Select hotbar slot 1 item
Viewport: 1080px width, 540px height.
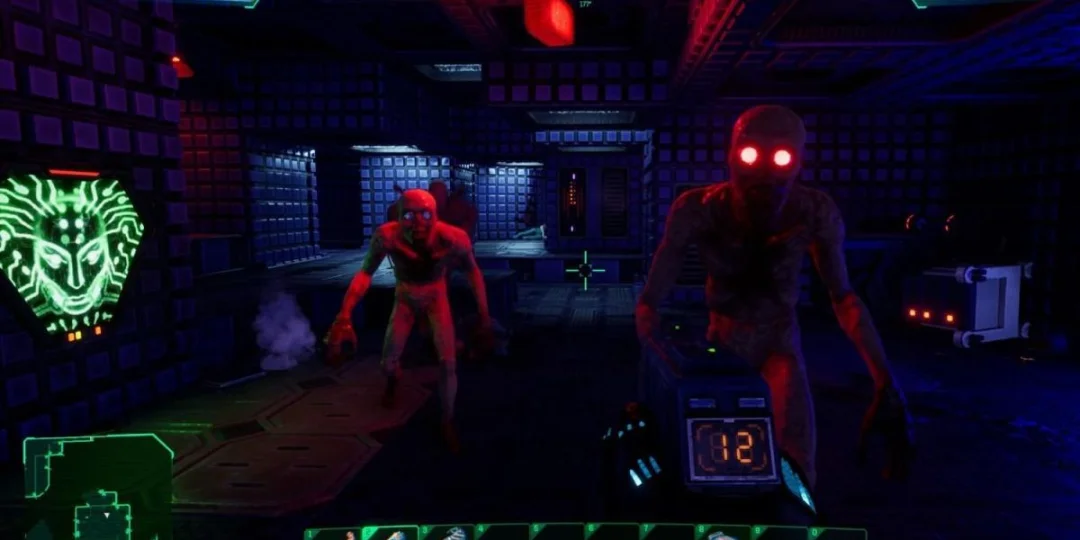[x=334, y=533]
